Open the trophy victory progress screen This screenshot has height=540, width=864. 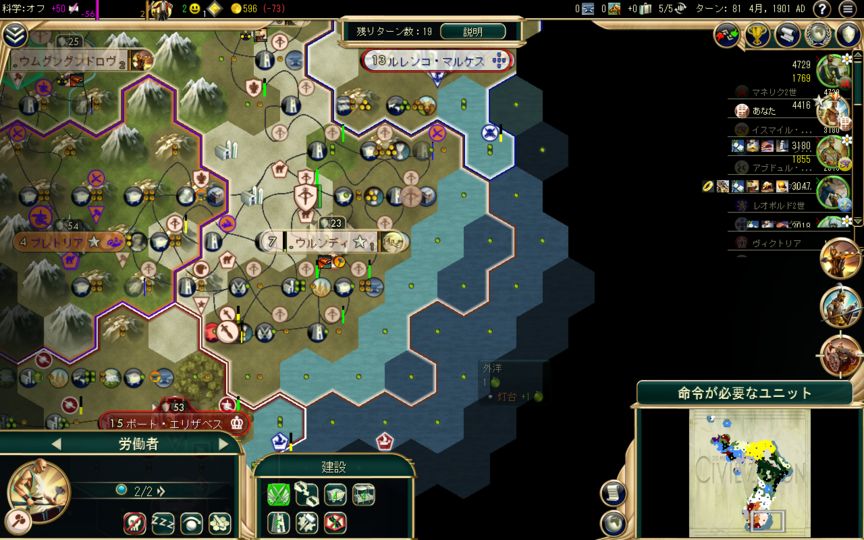[x=757, y=34]
